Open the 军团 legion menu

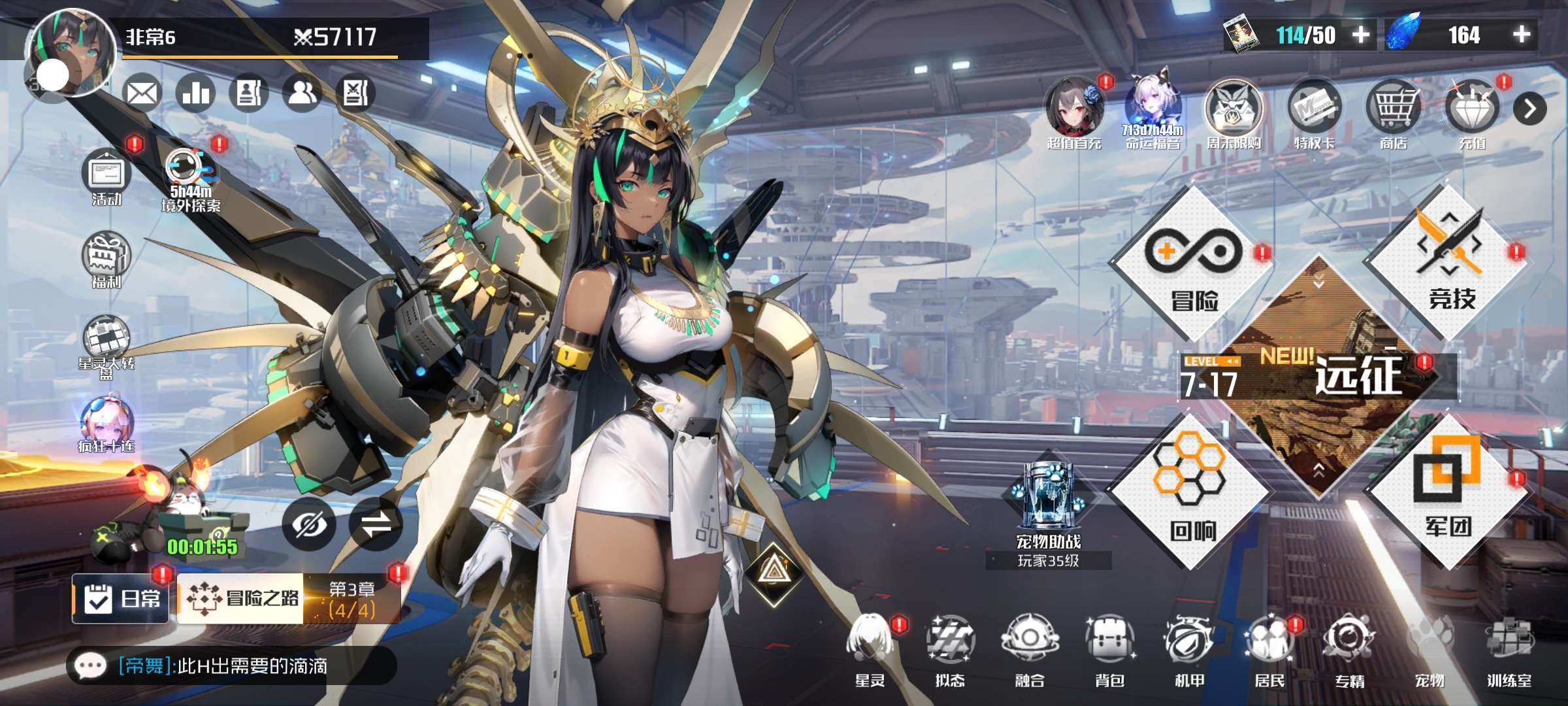pos(1448,490)
